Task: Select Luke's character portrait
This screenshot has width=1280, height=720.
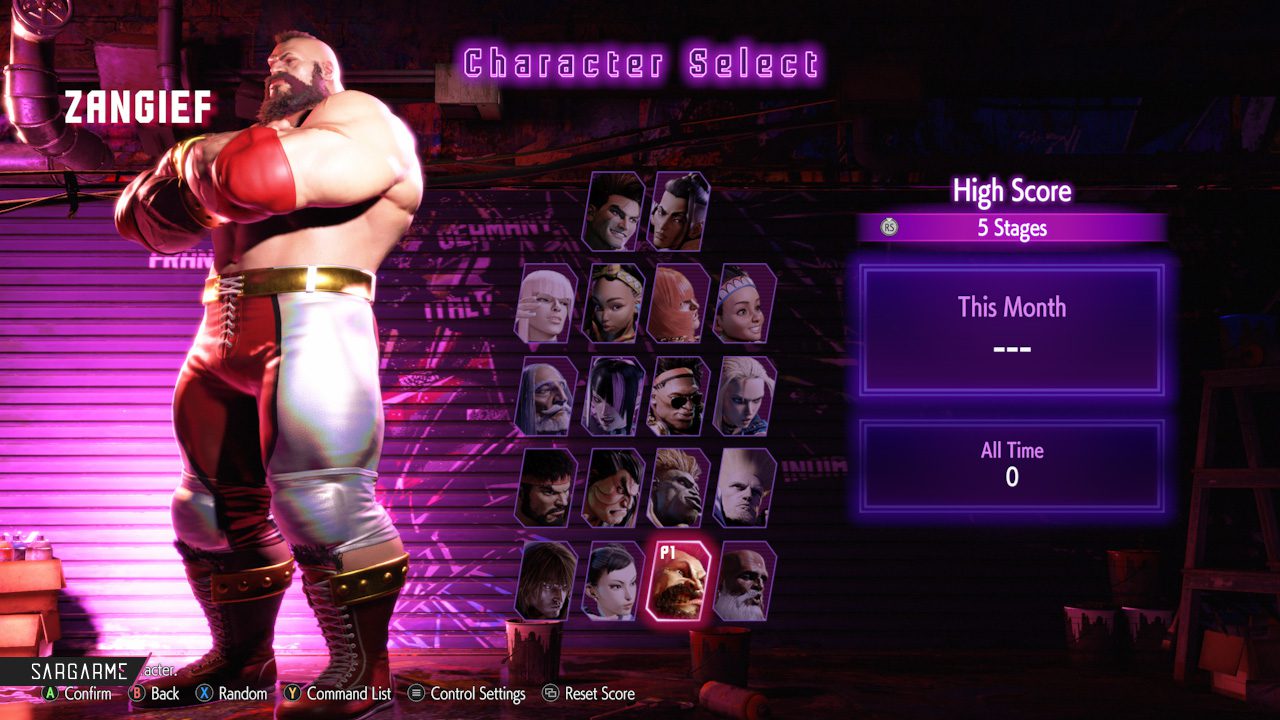Action: click(x=613, y=212)
